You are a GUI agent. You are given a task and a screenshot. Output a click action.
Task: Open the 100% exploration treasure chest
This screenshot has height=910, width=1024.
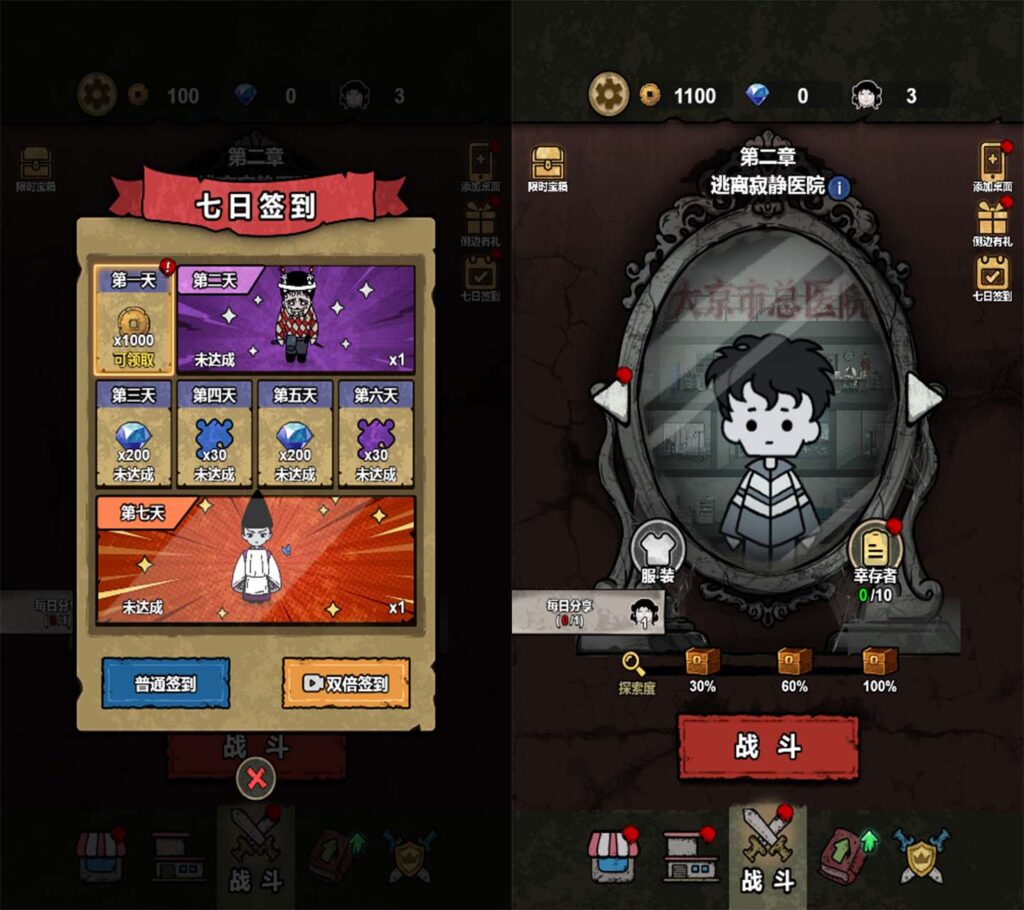click(x=880, y=661)
